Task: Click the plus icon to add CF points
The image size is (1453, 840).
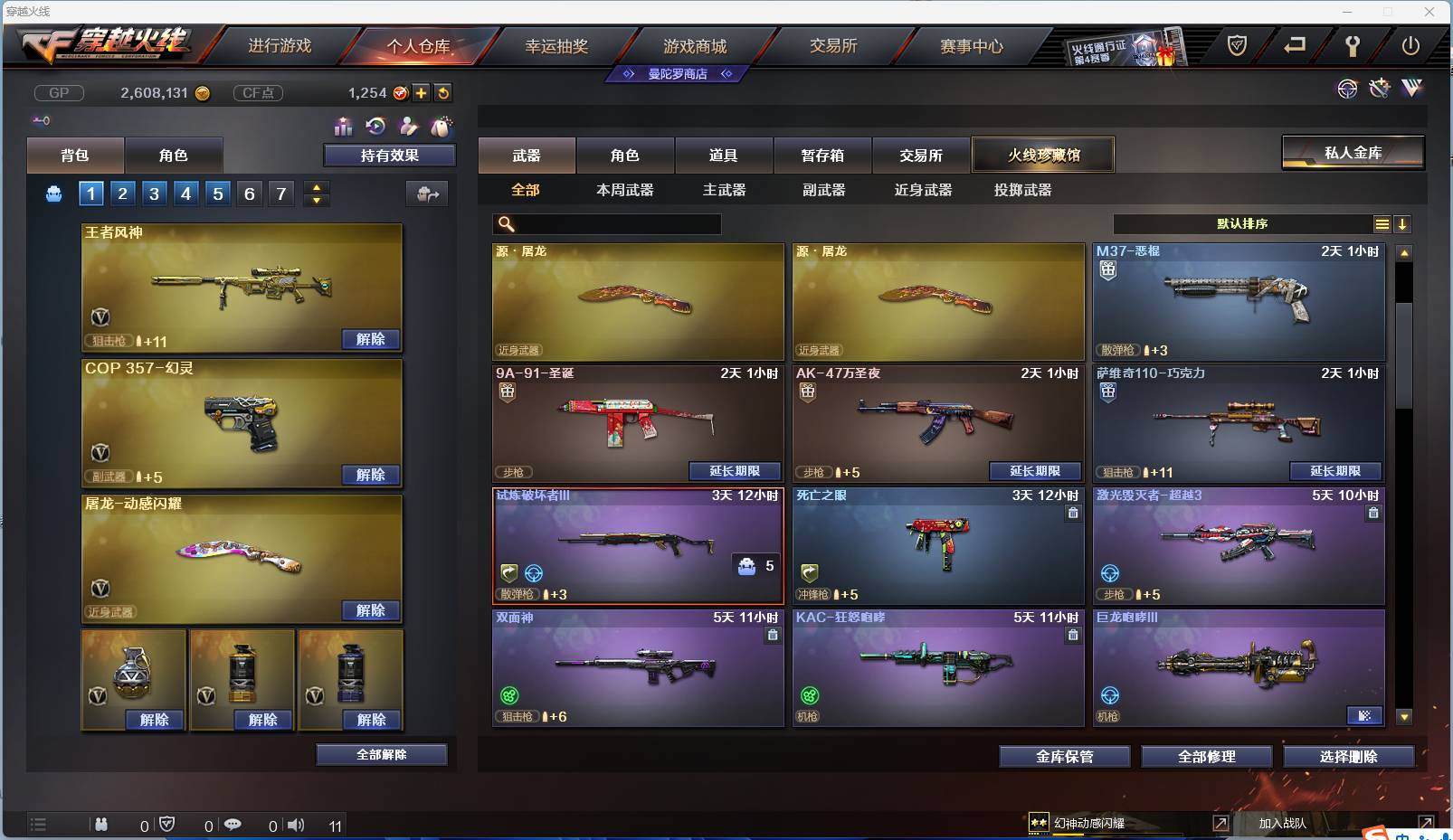Action: coord(422,92)
